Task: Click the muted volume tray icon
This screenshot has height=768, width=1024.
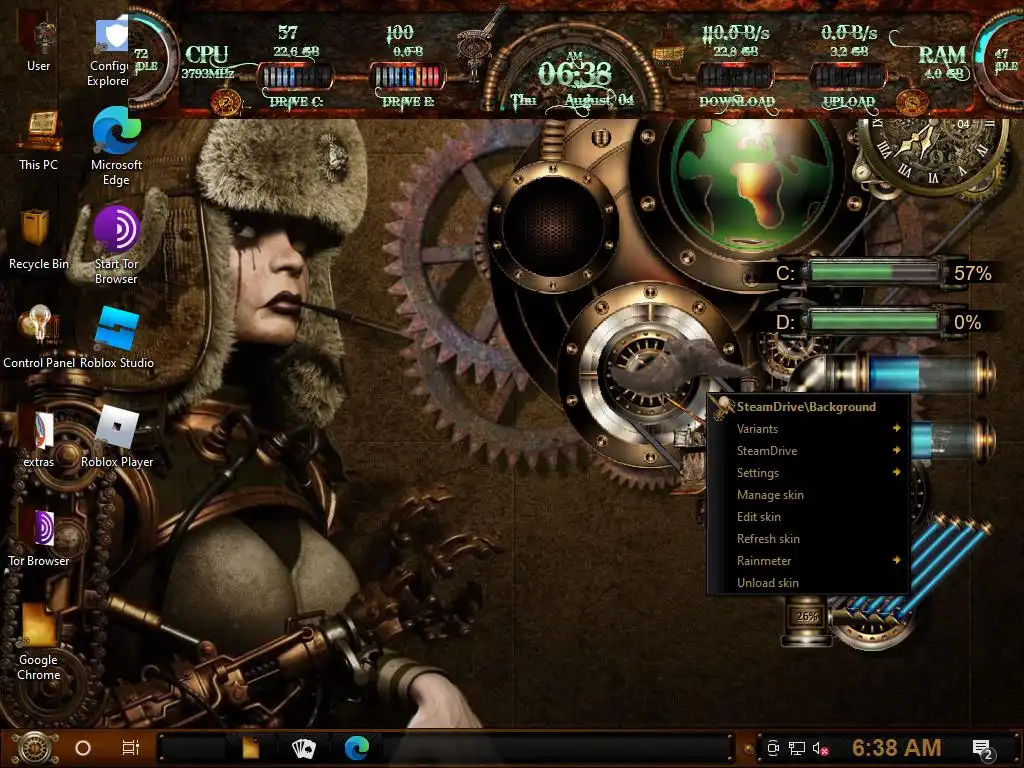Action: click(822, 748)
